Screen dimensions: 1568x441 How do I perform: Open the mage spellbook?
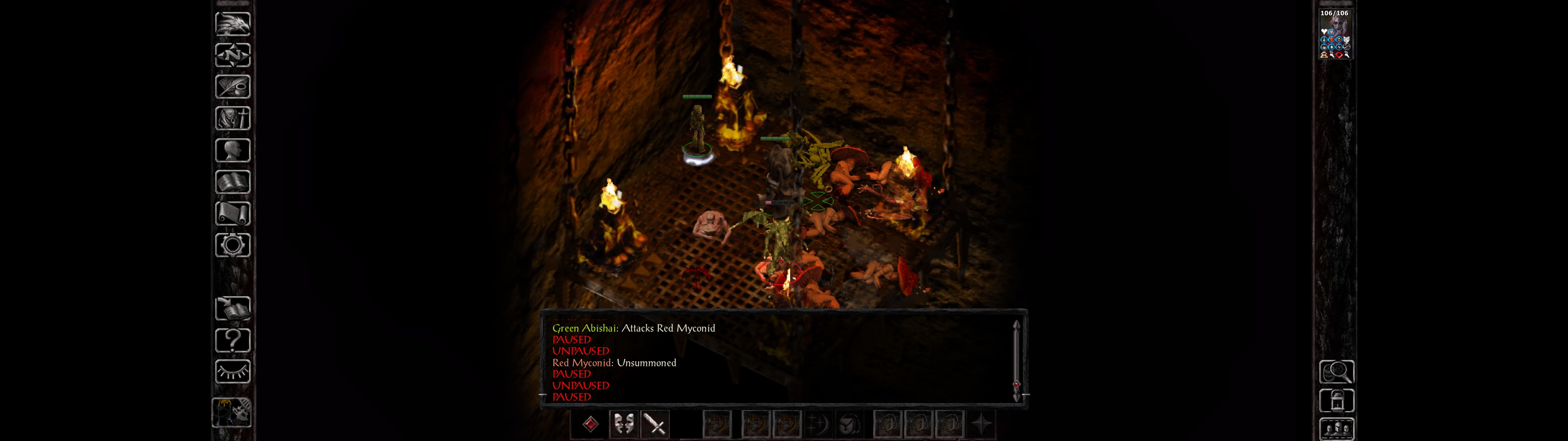(x=232, y=182)
